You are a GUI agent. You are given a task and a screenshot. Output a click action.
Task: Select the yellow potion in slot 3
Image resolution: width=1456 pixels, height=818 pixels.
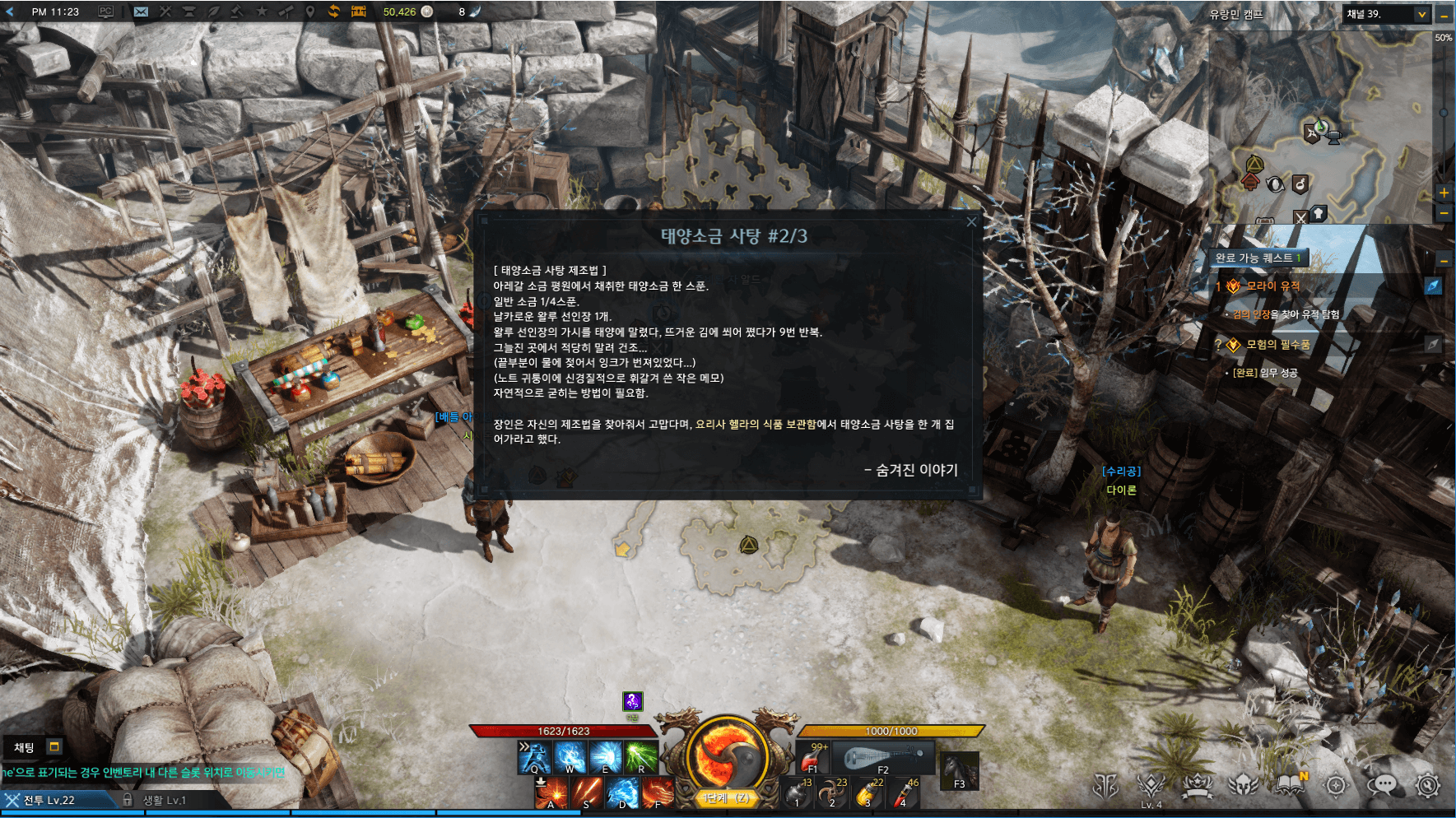click(x=868, y=793)
